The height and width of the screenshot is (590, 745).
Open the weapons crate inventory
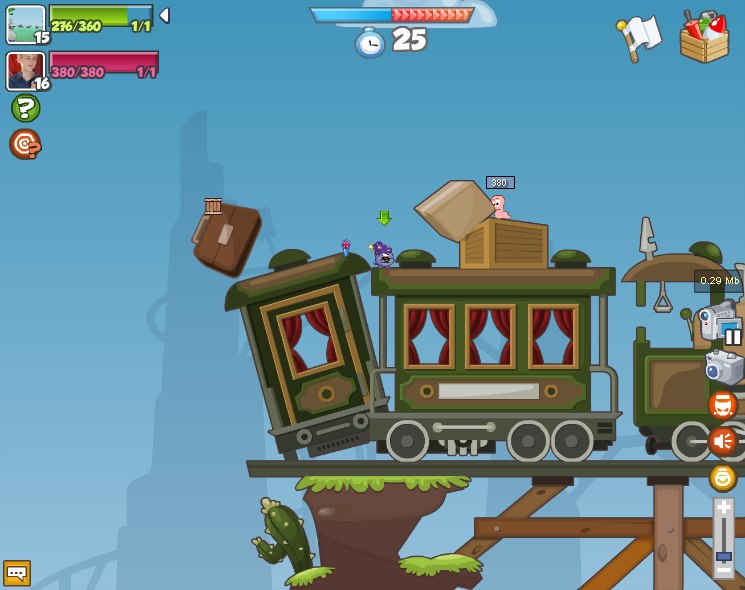pyautogui.click(x=704, y=37)
